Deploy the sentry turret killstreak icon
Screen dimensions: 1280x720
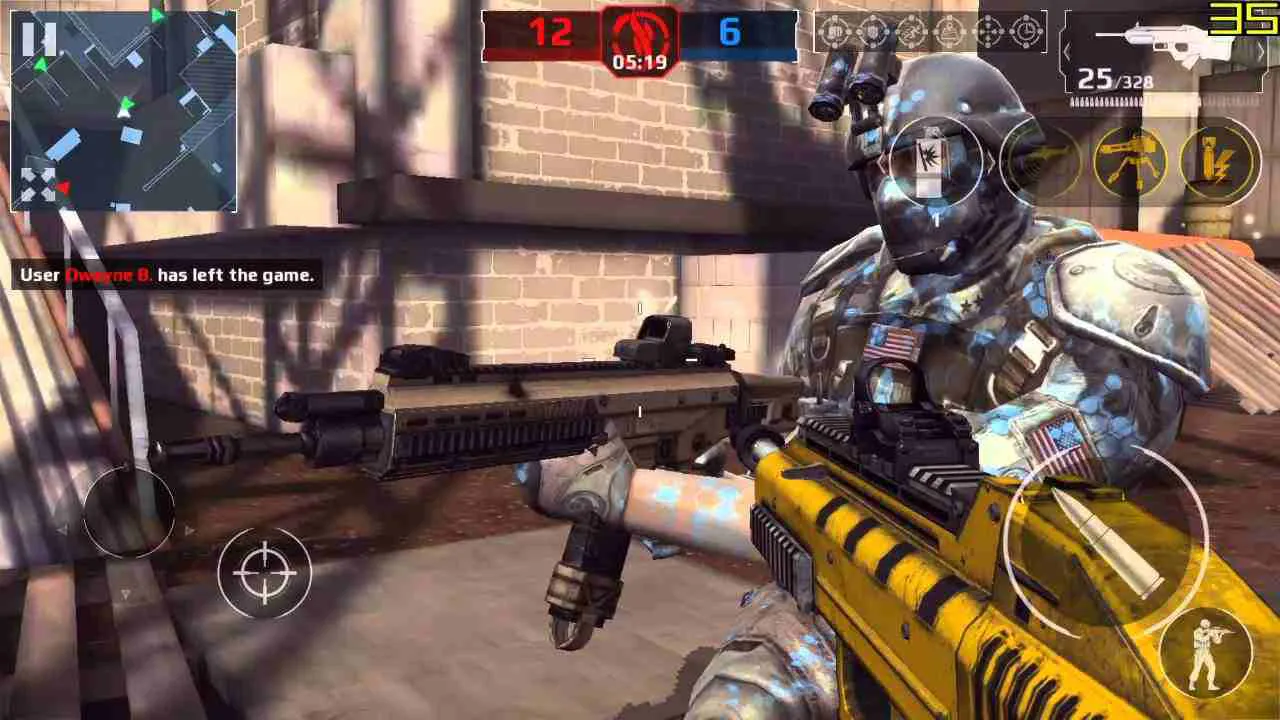pyautogui.click(x=1130, y=160)
